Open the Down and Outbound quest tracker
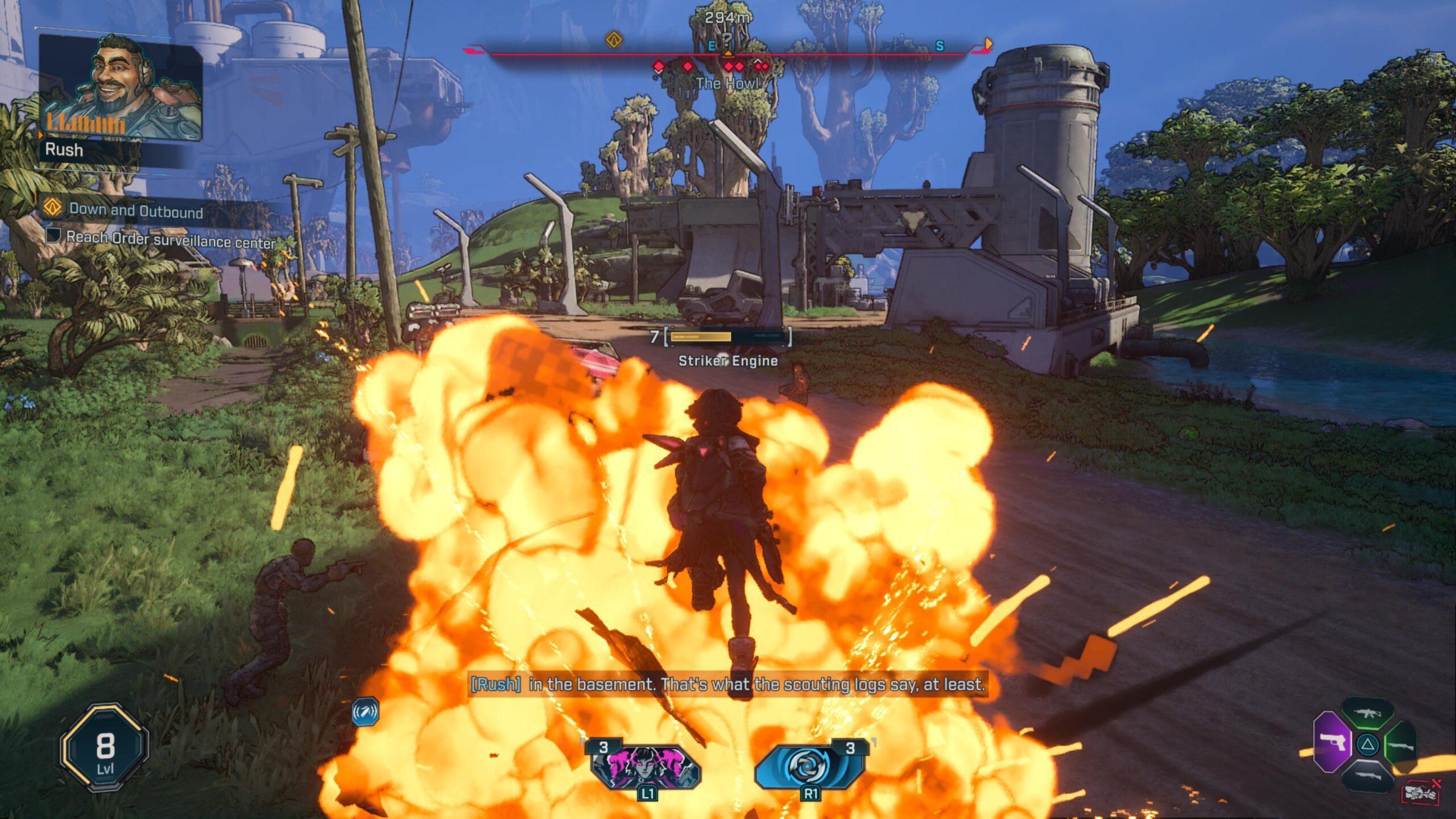This screenshot has width=1456, height=819. tap(135, 211)
